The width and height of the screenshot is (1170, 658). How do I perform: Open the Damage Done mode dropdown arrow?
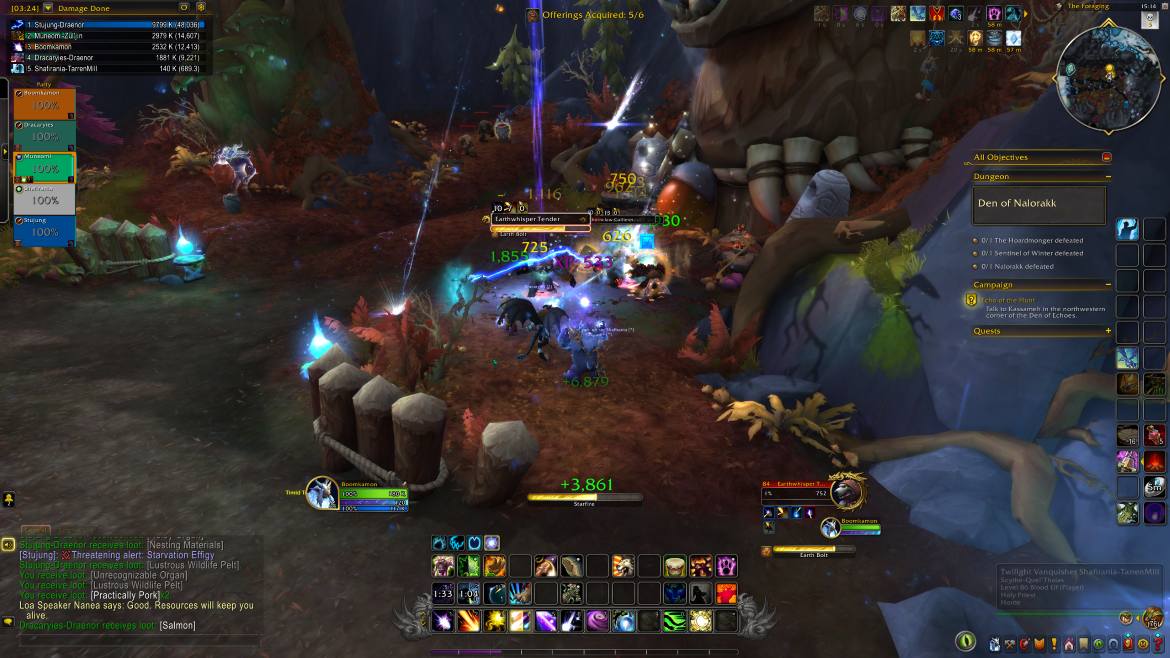point(183,7)
